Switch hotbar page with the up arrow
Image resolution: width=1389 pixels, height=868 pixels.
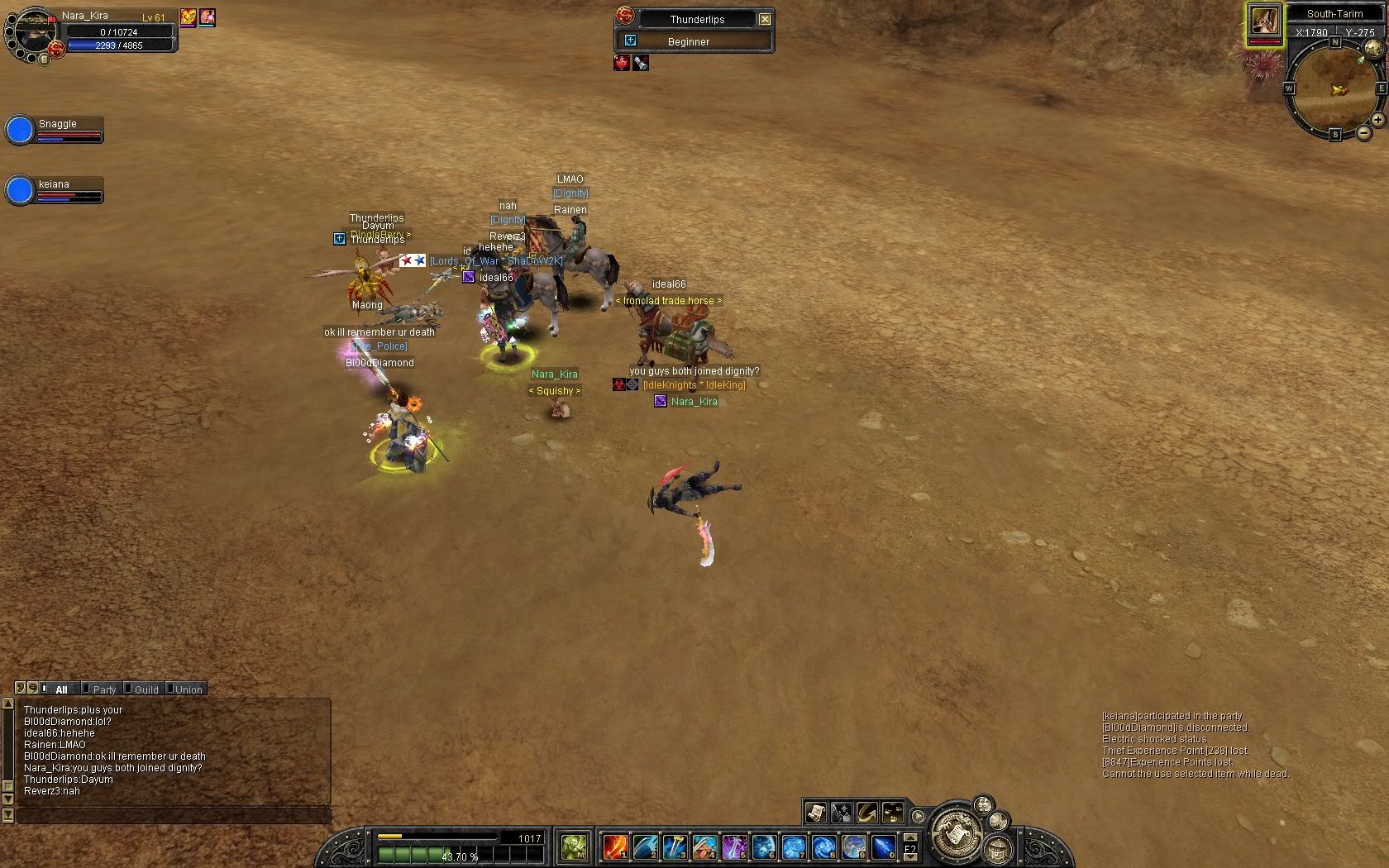910,838
